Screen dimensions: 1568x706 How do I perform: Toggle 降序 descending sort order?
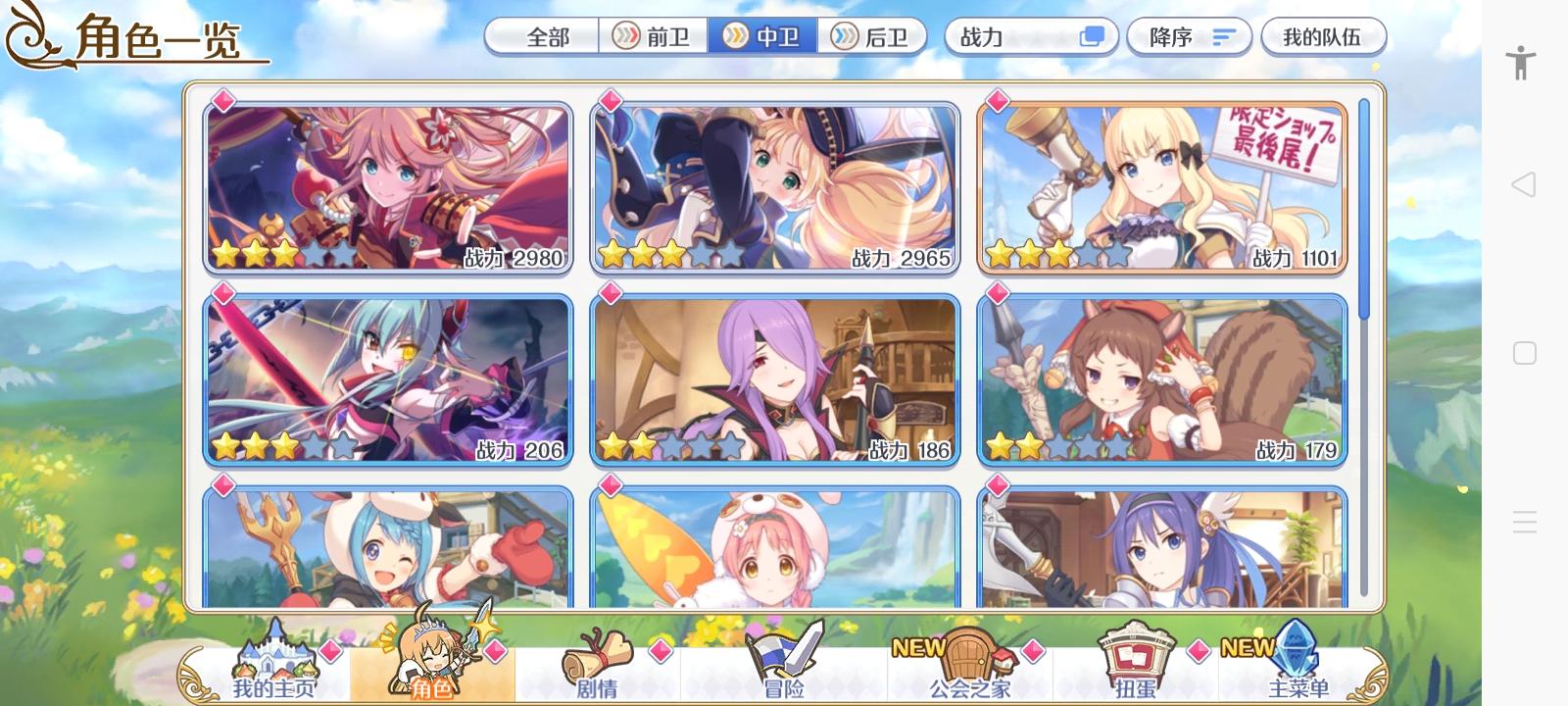pyautogui.click(x=1189, y=36)
